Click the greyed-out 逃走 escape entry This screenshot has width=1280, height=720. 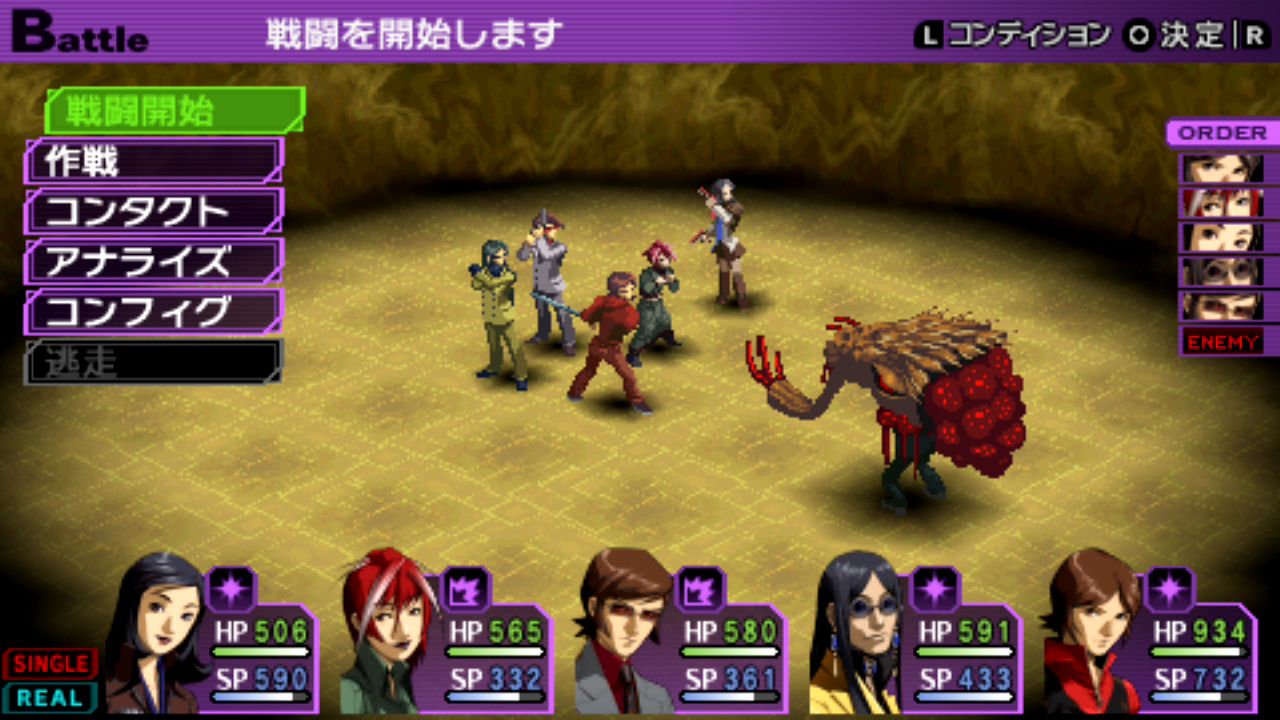coord(154,362)
